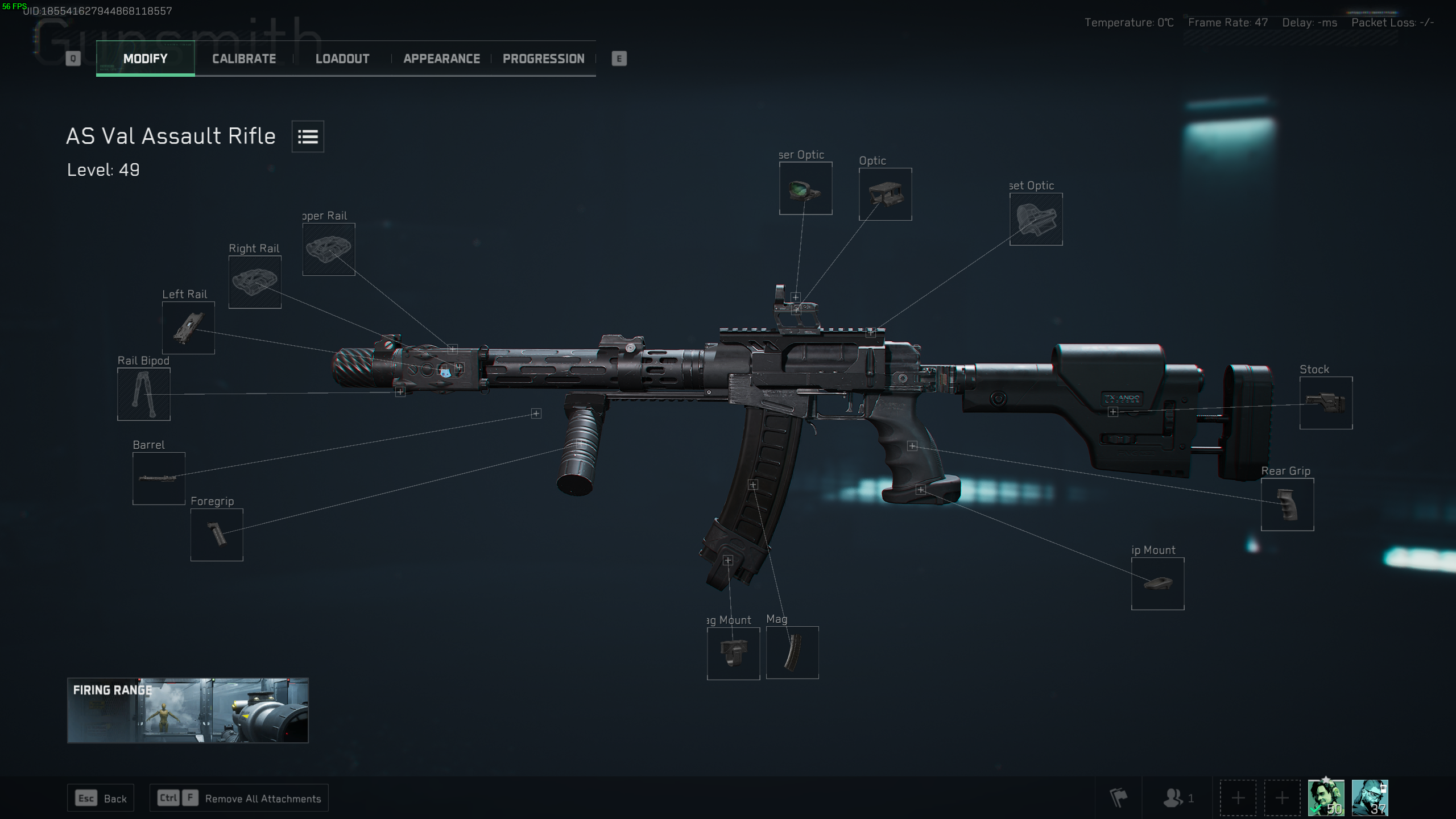Toggle the magazine plus marker on the weapon
1456x819 pixels.
[754, 483]
